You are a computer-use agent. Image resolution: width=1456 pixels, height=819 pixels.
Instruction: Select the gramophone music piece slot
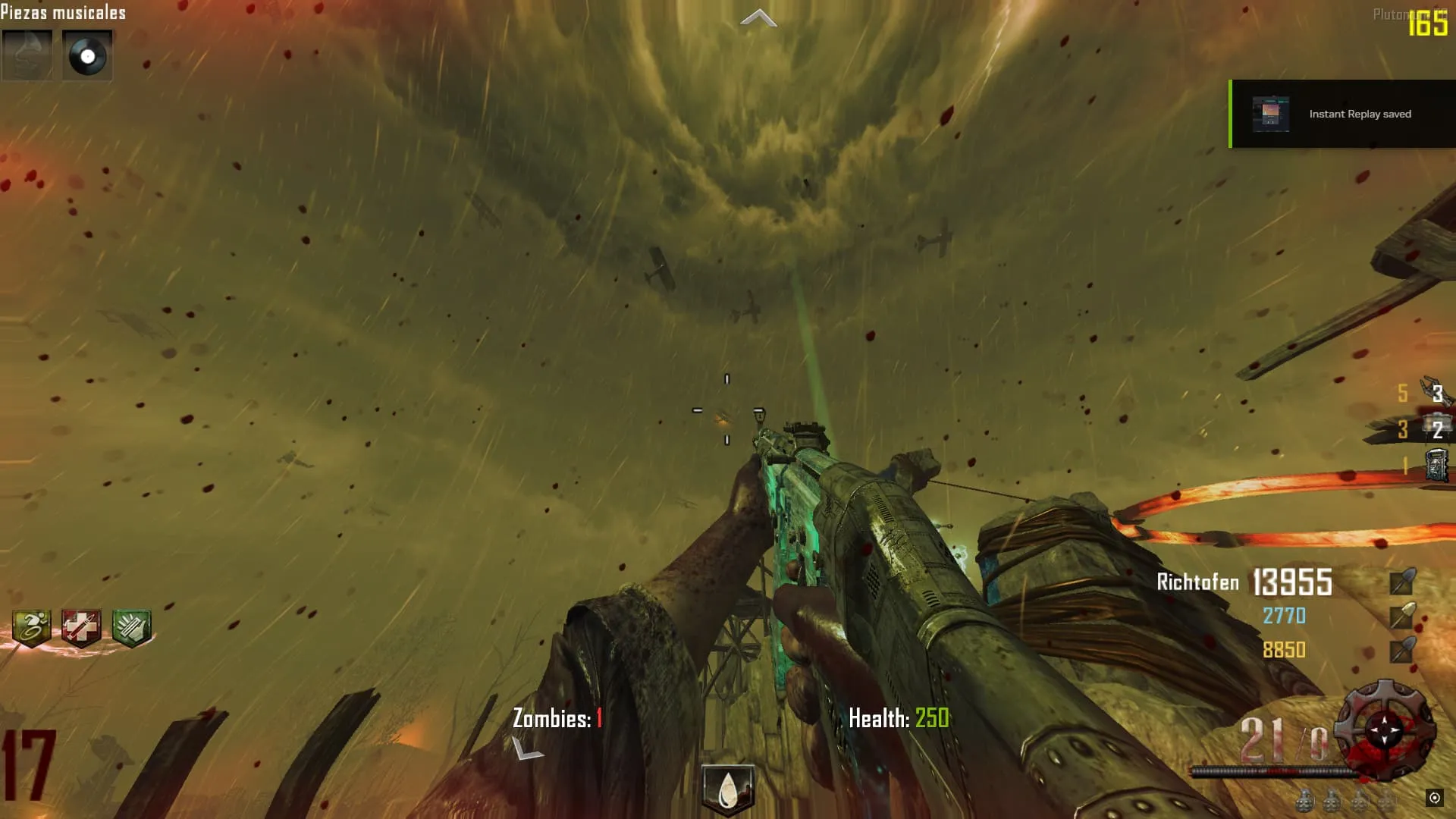point(27,55)
